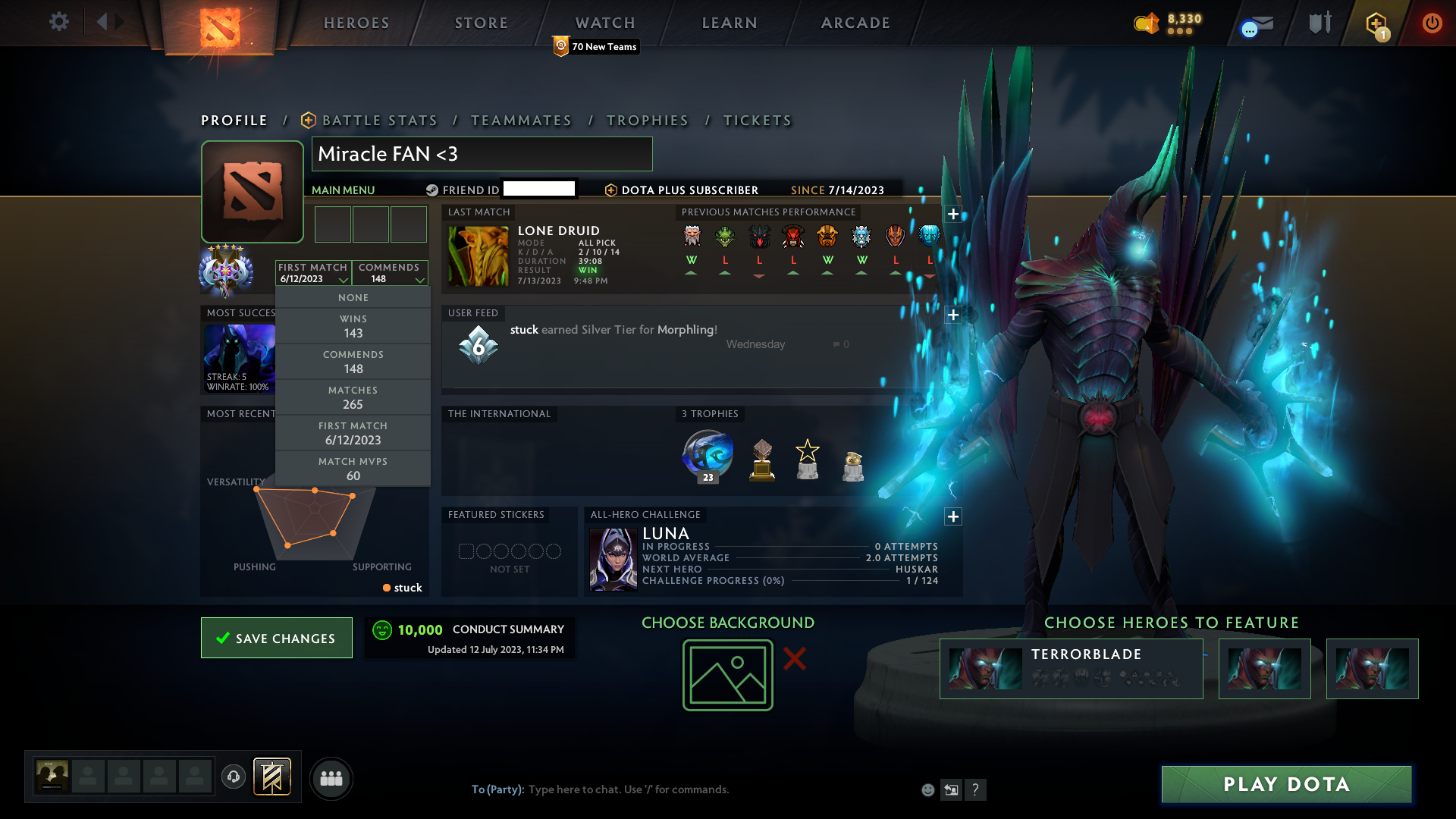Screen dimensions: 1456x819
Task: Click the SAVE CHANGES button
Action: coord(276,638)
